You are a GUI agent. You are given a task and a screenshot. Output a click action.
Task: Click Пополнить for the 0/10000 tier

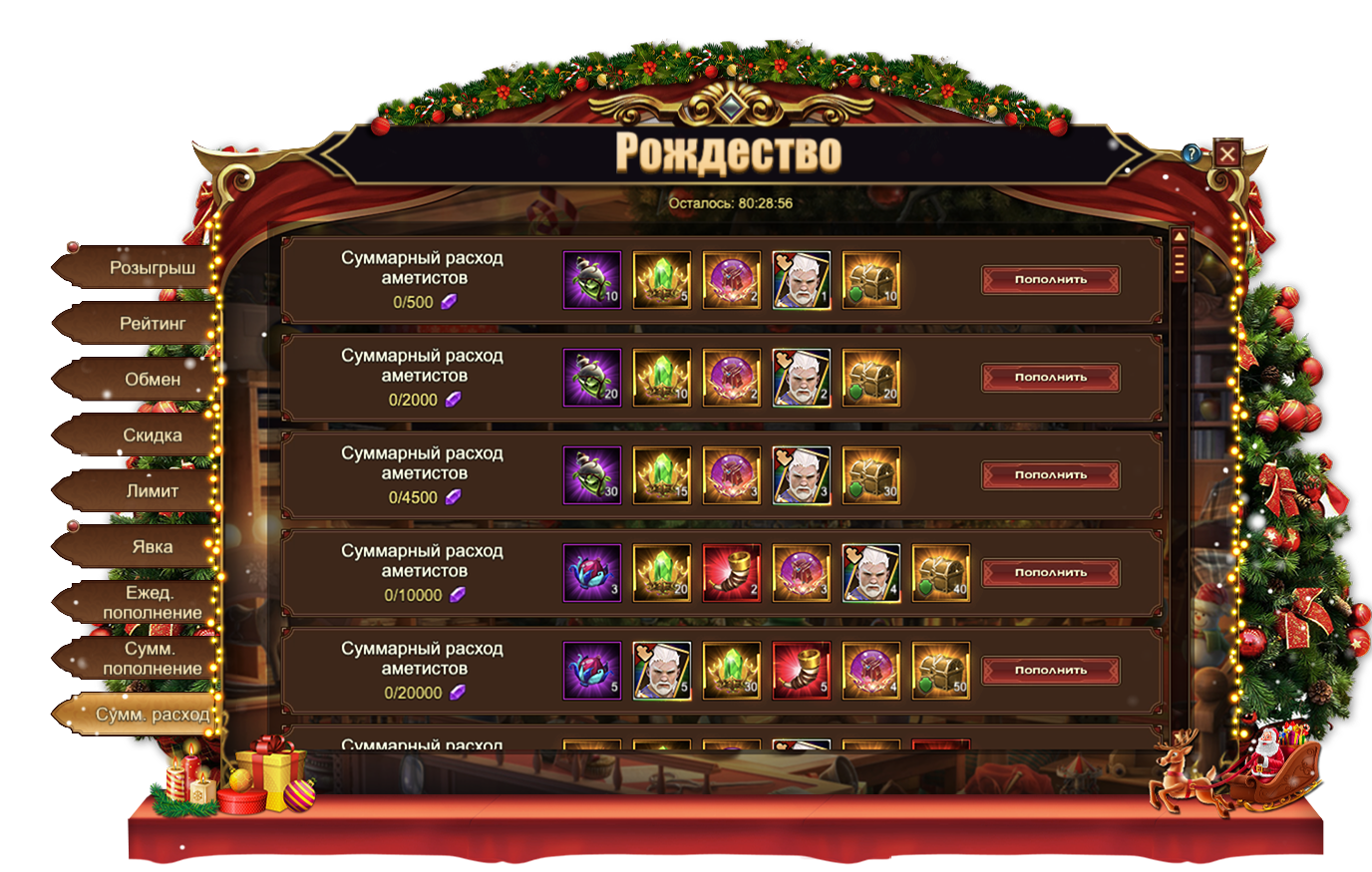tap(1051, 573)
